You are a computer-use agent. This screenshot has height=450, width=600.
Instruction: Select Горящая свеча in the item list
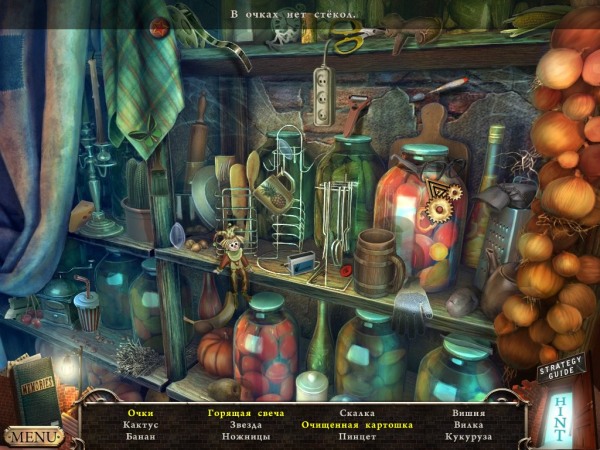pyautogui.click(x=246, y=412)
